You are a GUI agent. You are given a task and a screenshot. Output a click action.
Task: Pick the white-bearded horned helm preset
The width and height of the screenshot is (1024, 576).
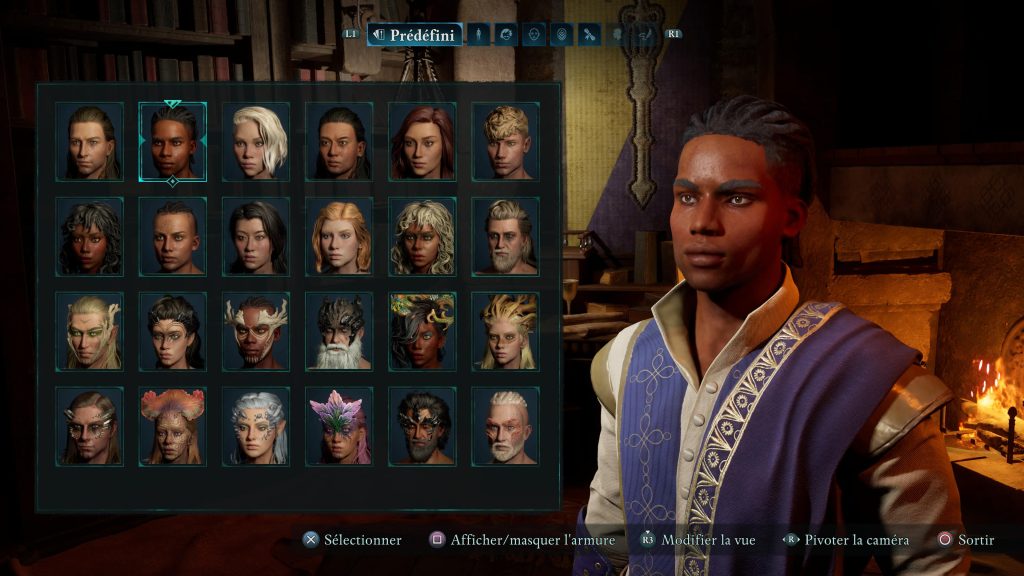339,332
